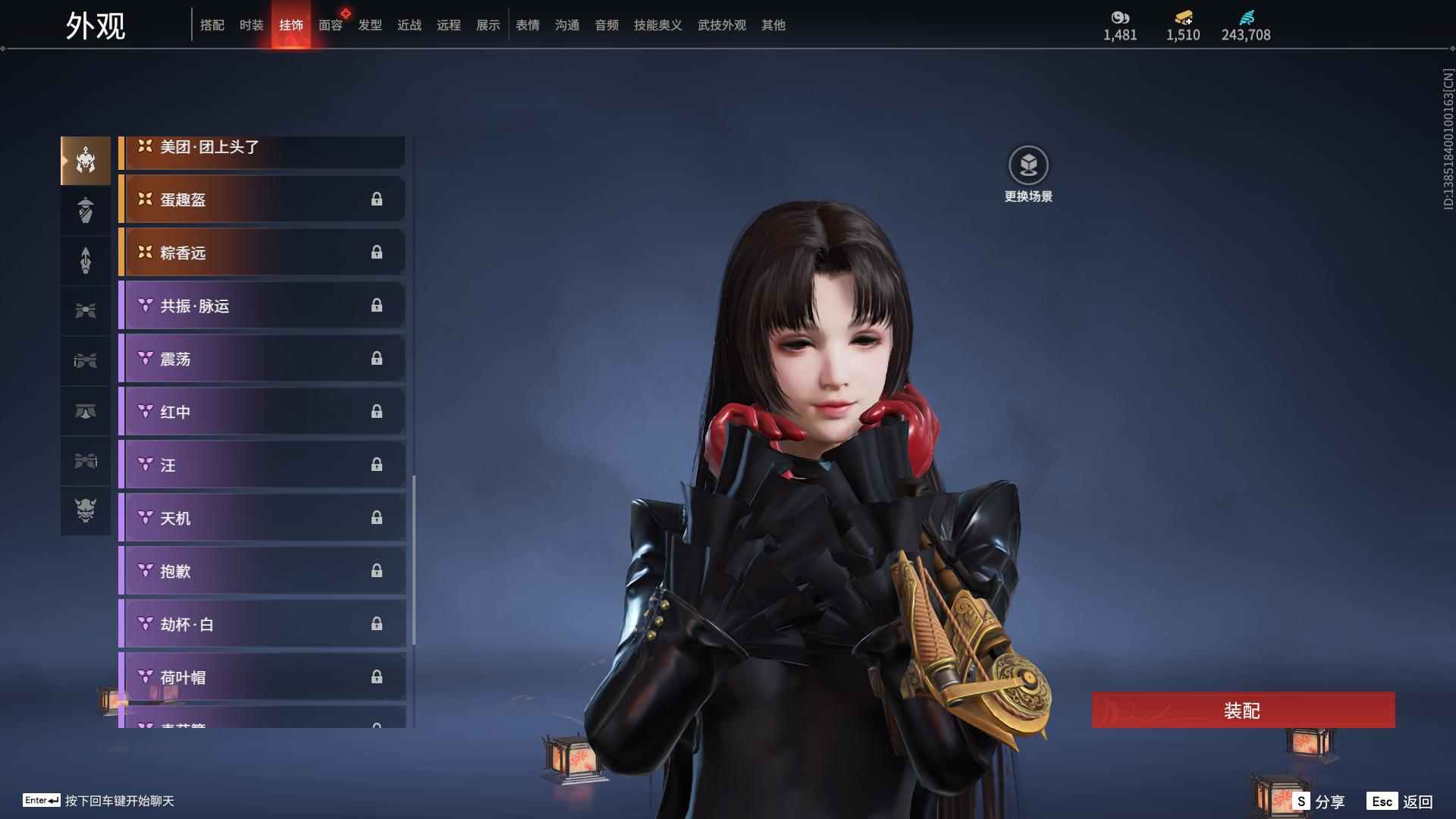Select the helmet accessory category icon
Image resolution: width=1456 pixels, height=819 pixels.
85,161
